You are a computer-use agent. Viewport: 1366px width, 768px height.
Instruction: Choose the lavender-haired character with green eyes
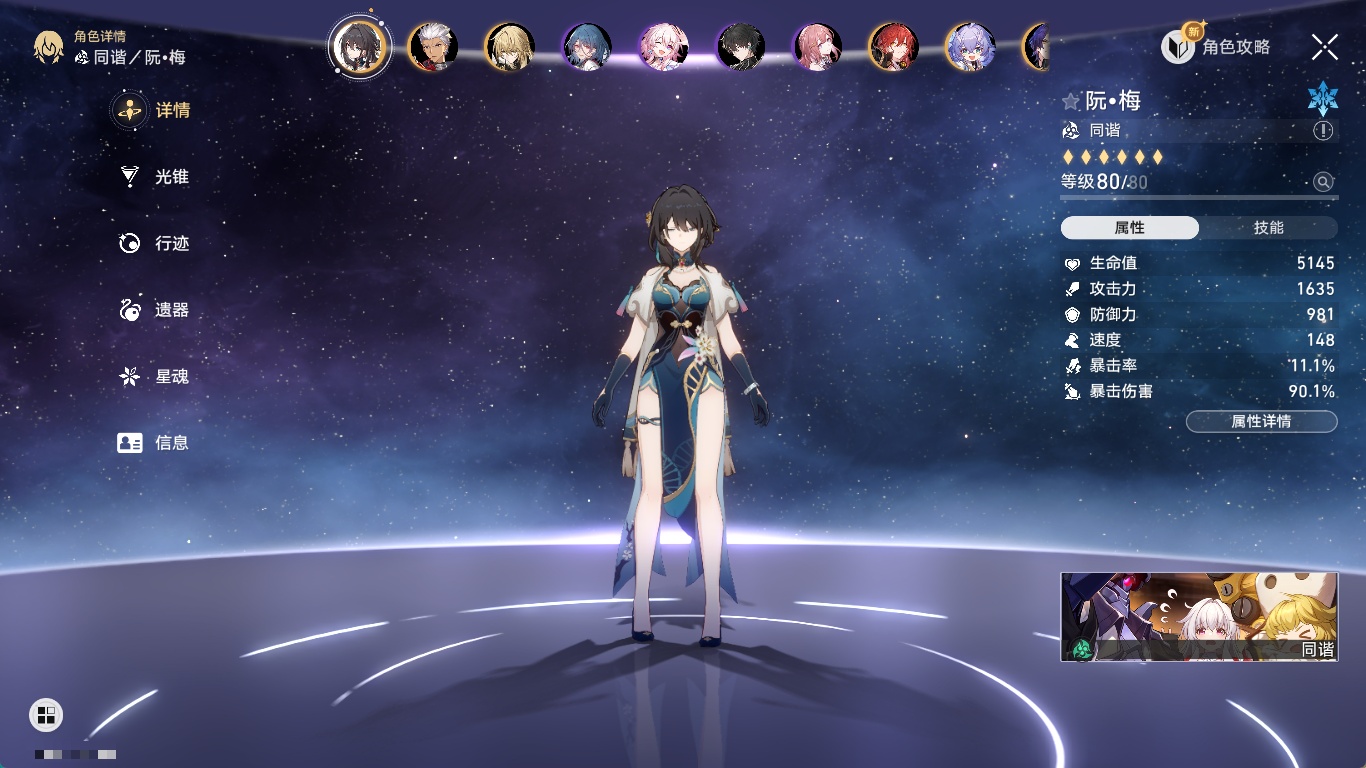pos(970,47)
